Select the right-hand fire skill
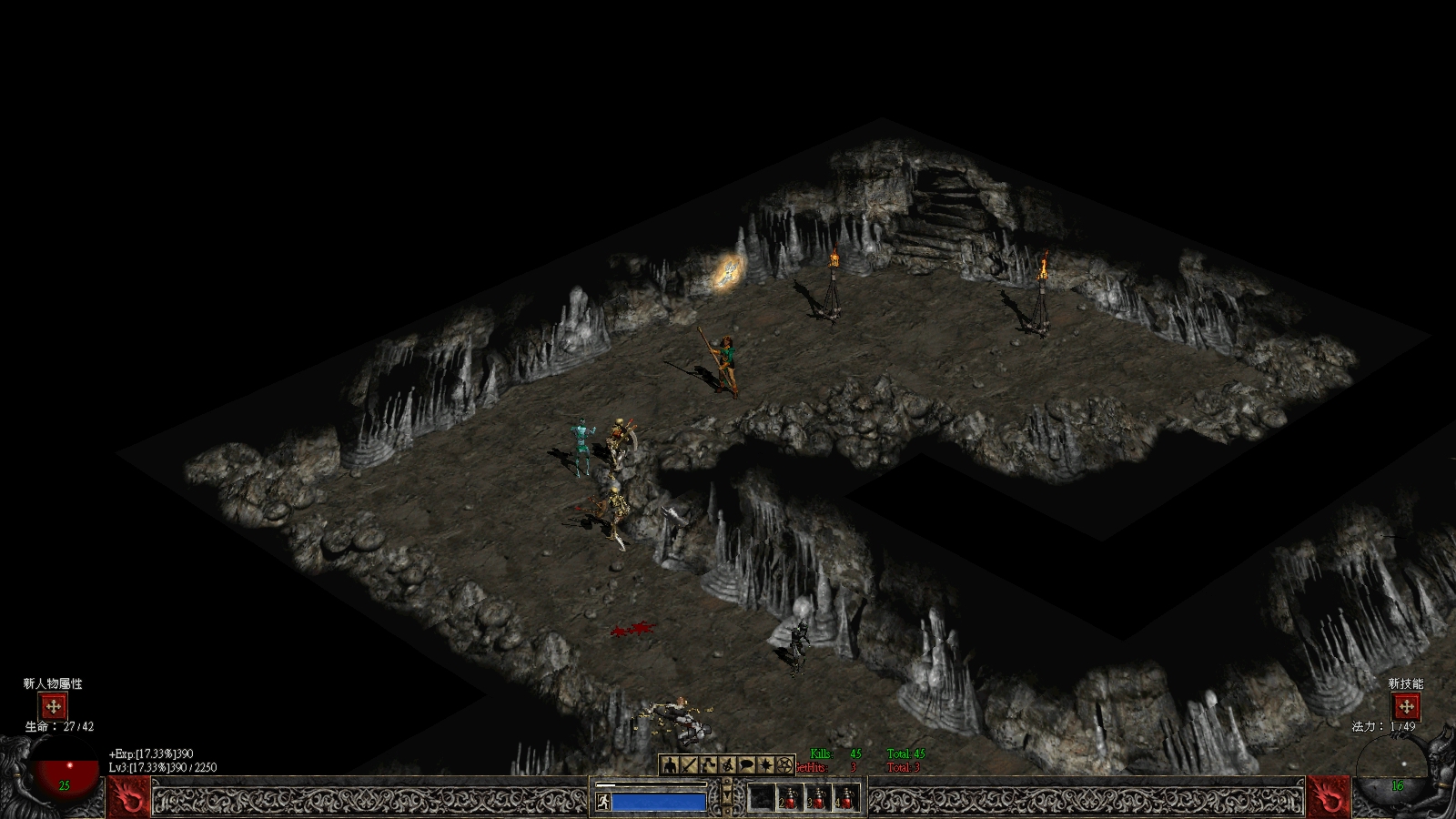The width and height of the screenshot is (1456, 819). click(x=1328, y=797)
